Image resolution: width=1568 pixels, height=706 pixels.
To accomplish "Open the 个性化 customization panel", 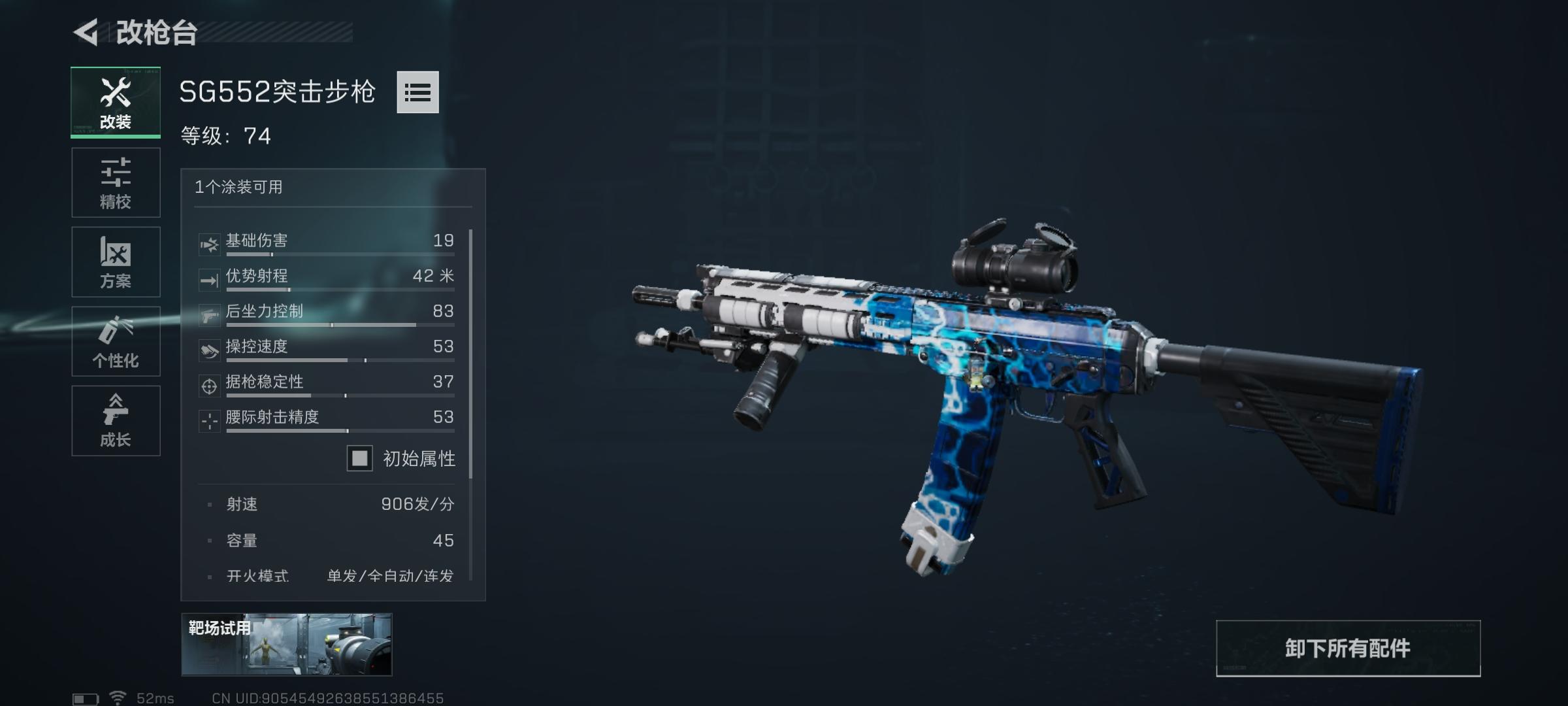I will point(116,341).
